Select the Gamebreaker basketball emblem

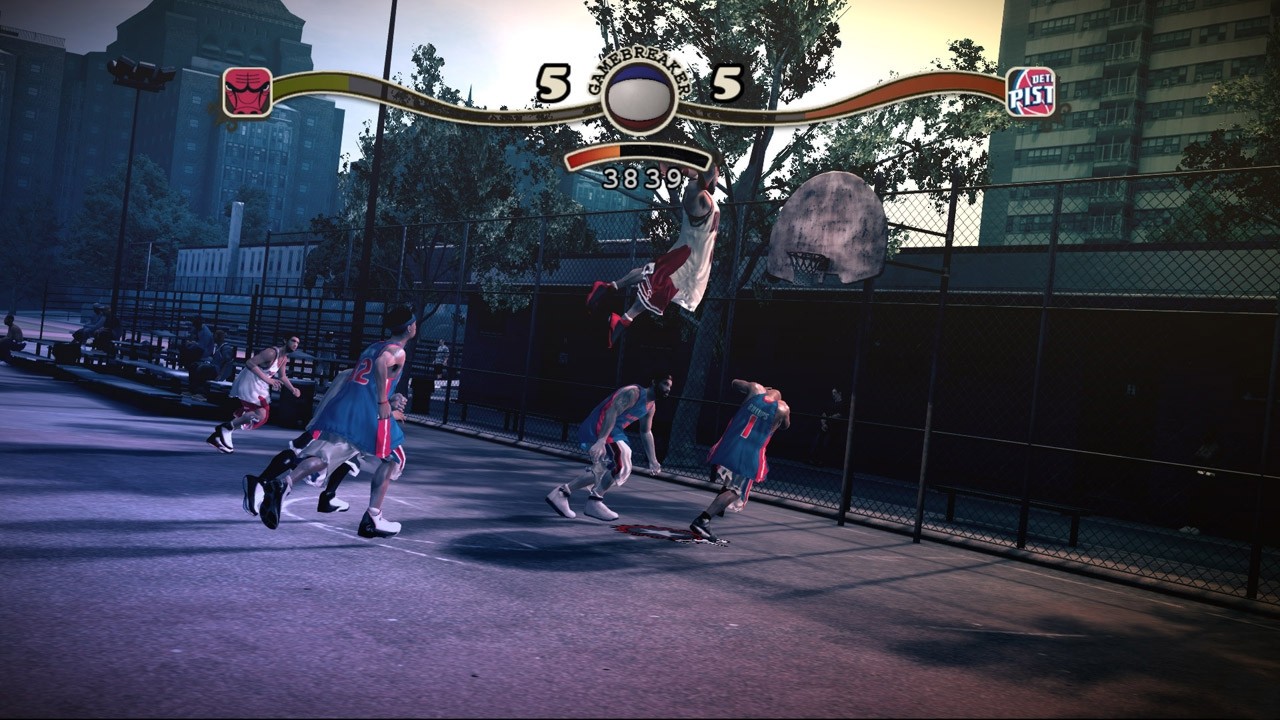click(x=639, y=96)
